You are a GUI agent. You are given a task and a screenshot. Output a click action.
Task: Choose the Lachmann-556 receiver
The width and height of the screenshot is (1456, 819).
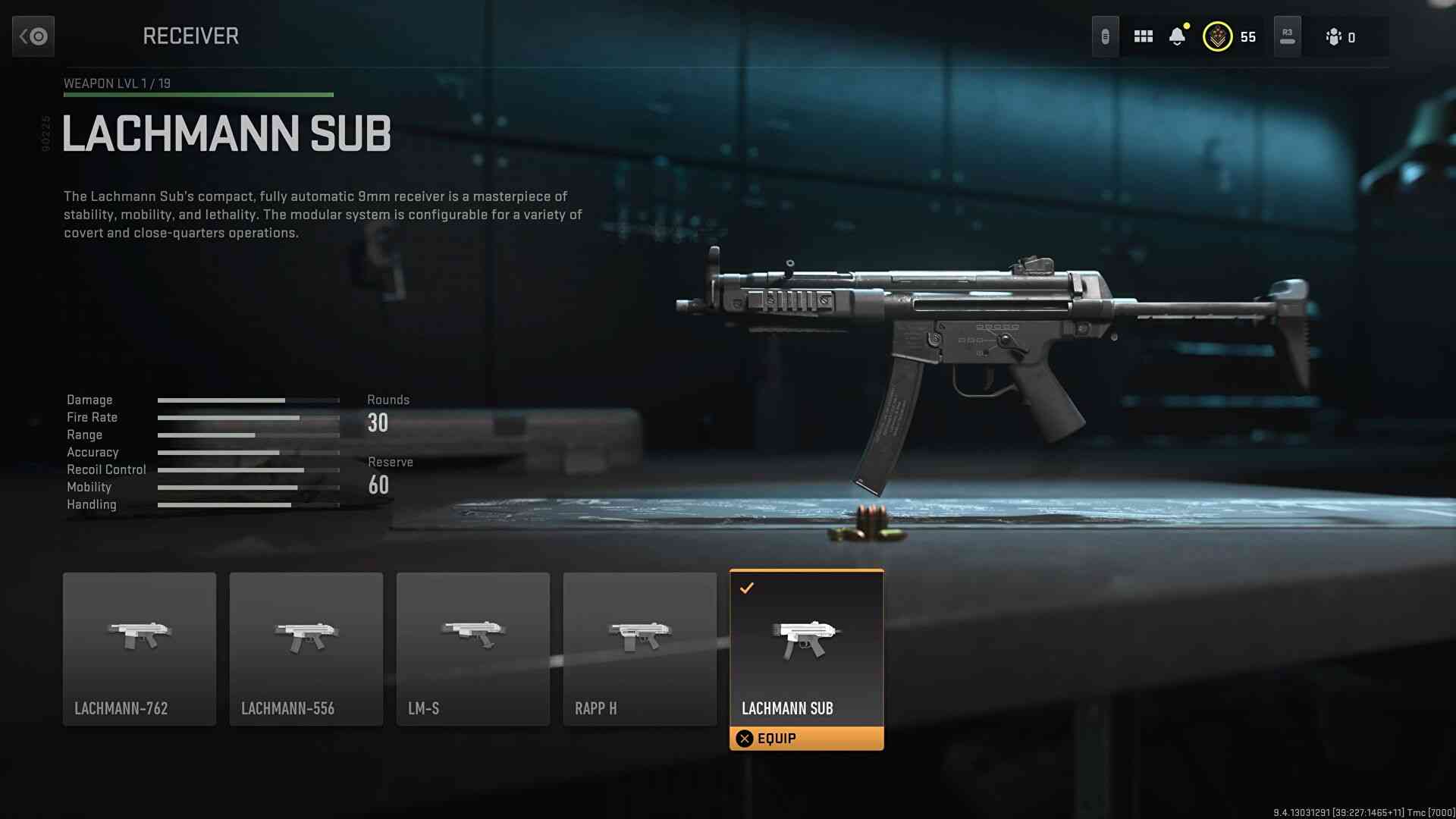306,648
